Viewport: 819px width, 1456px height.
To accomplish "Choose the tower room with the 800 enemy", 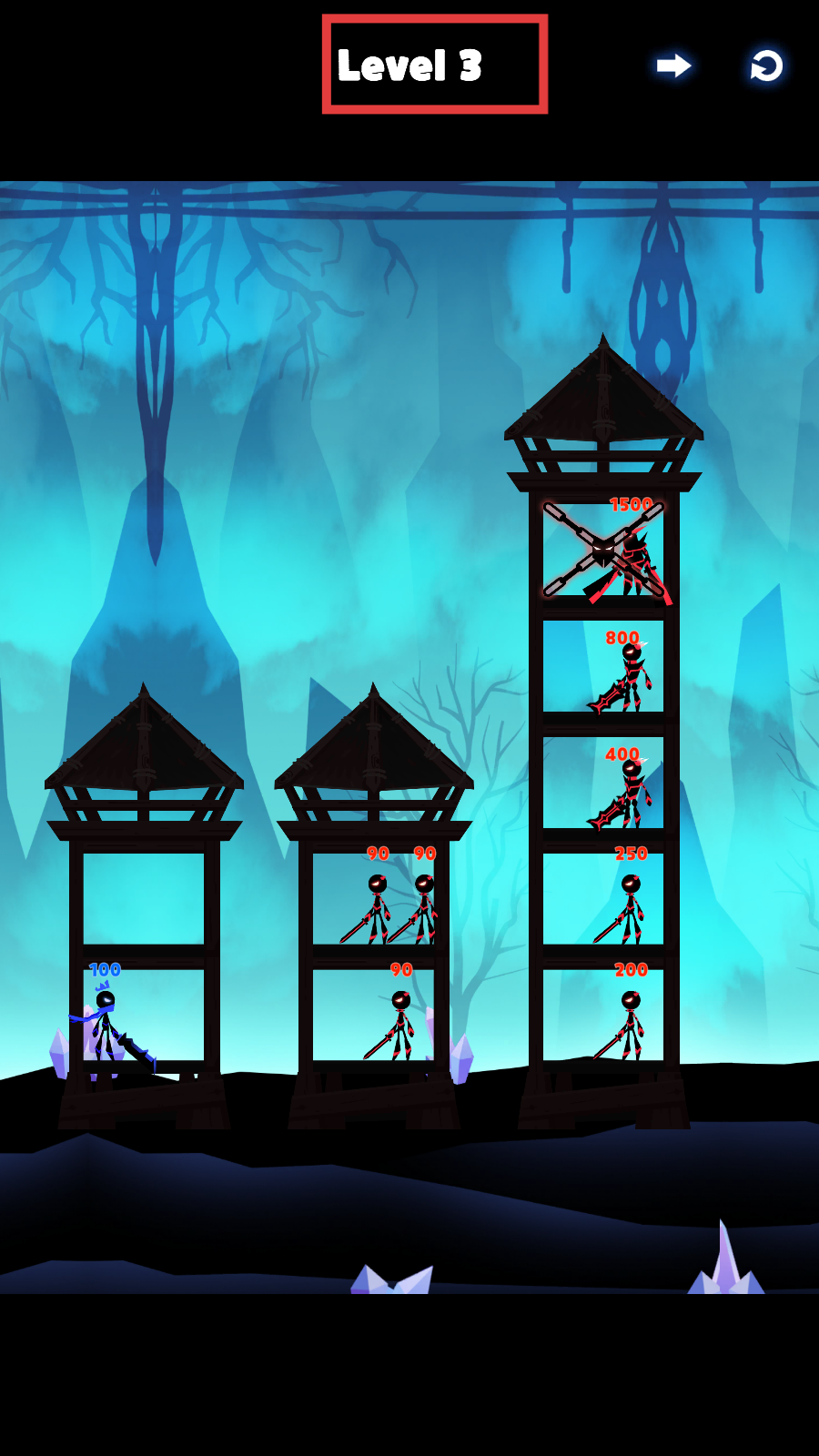I will click(x=603, y=666).
